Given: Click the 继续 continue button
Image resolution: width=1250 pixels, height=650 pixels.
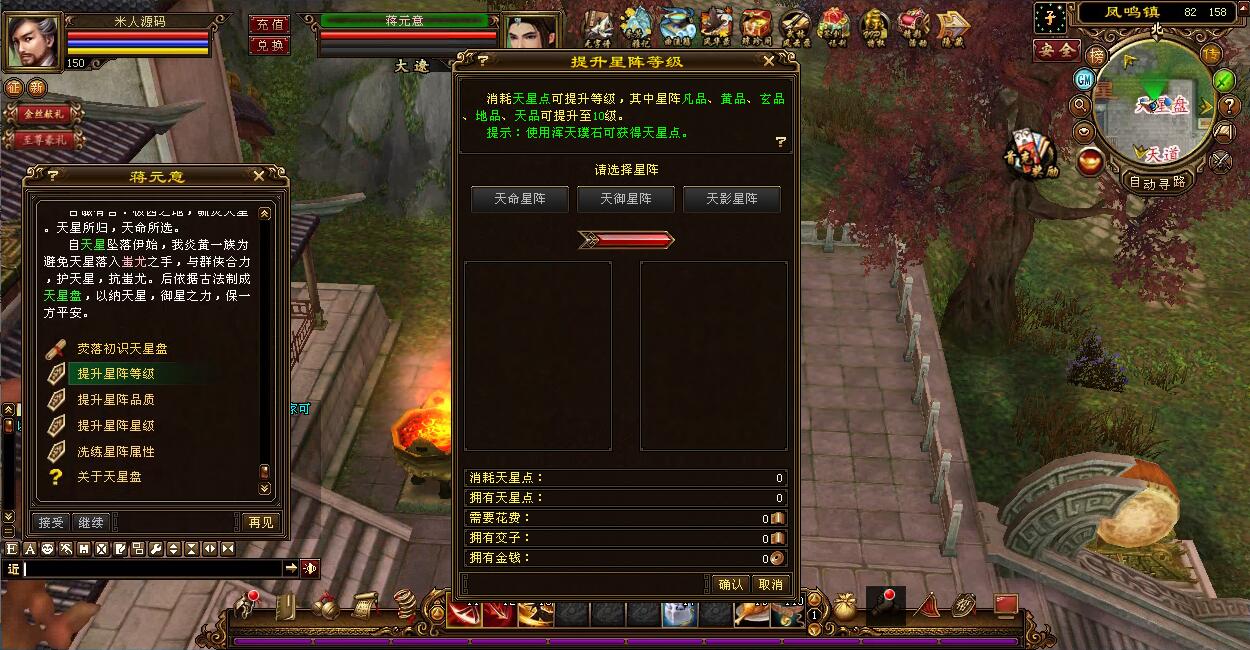Looking at the screenshot, I should [x=91, y=522].
